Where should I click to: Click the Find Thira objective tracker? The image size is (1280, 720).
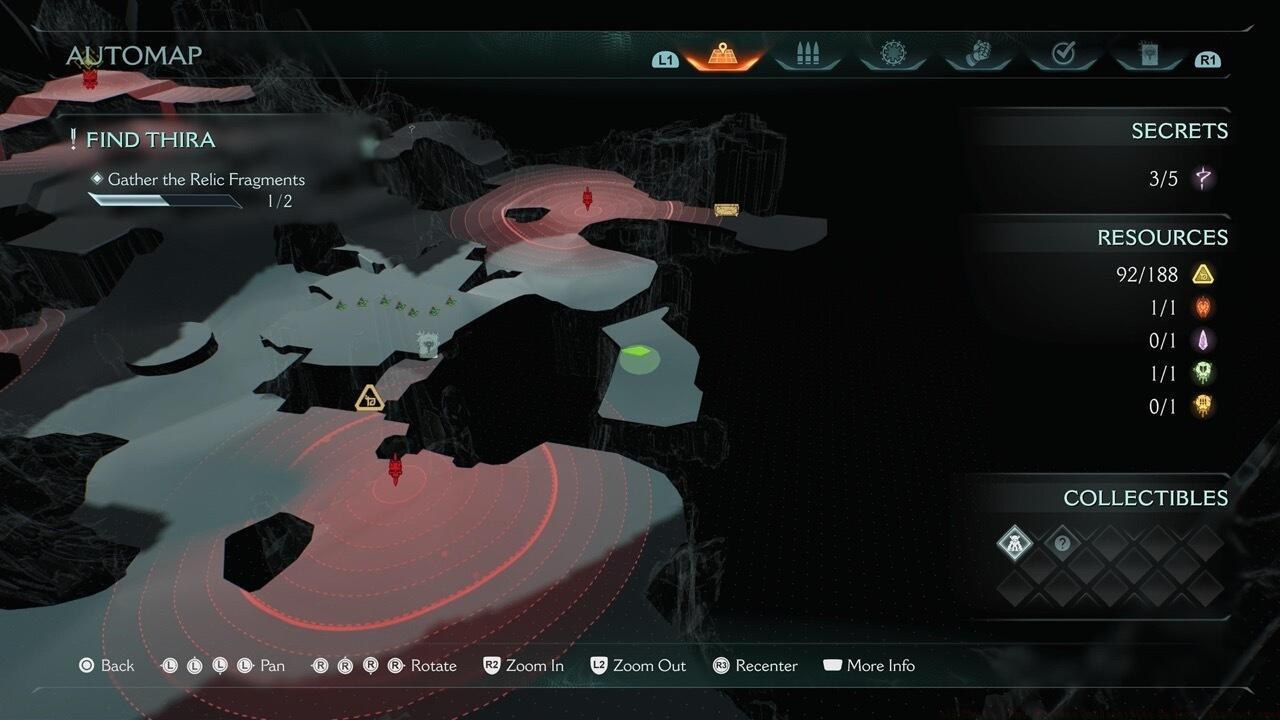[150, 140]
